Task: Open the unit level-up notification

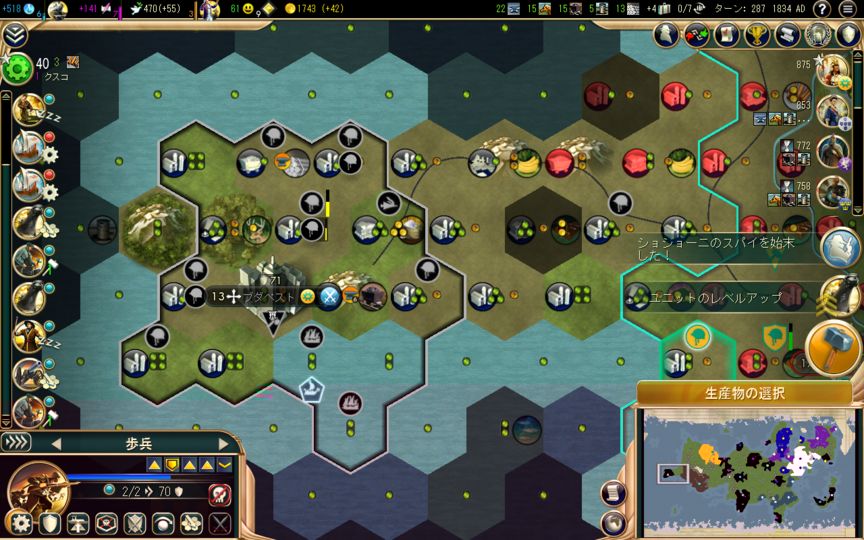Action: tap(838, 296)
